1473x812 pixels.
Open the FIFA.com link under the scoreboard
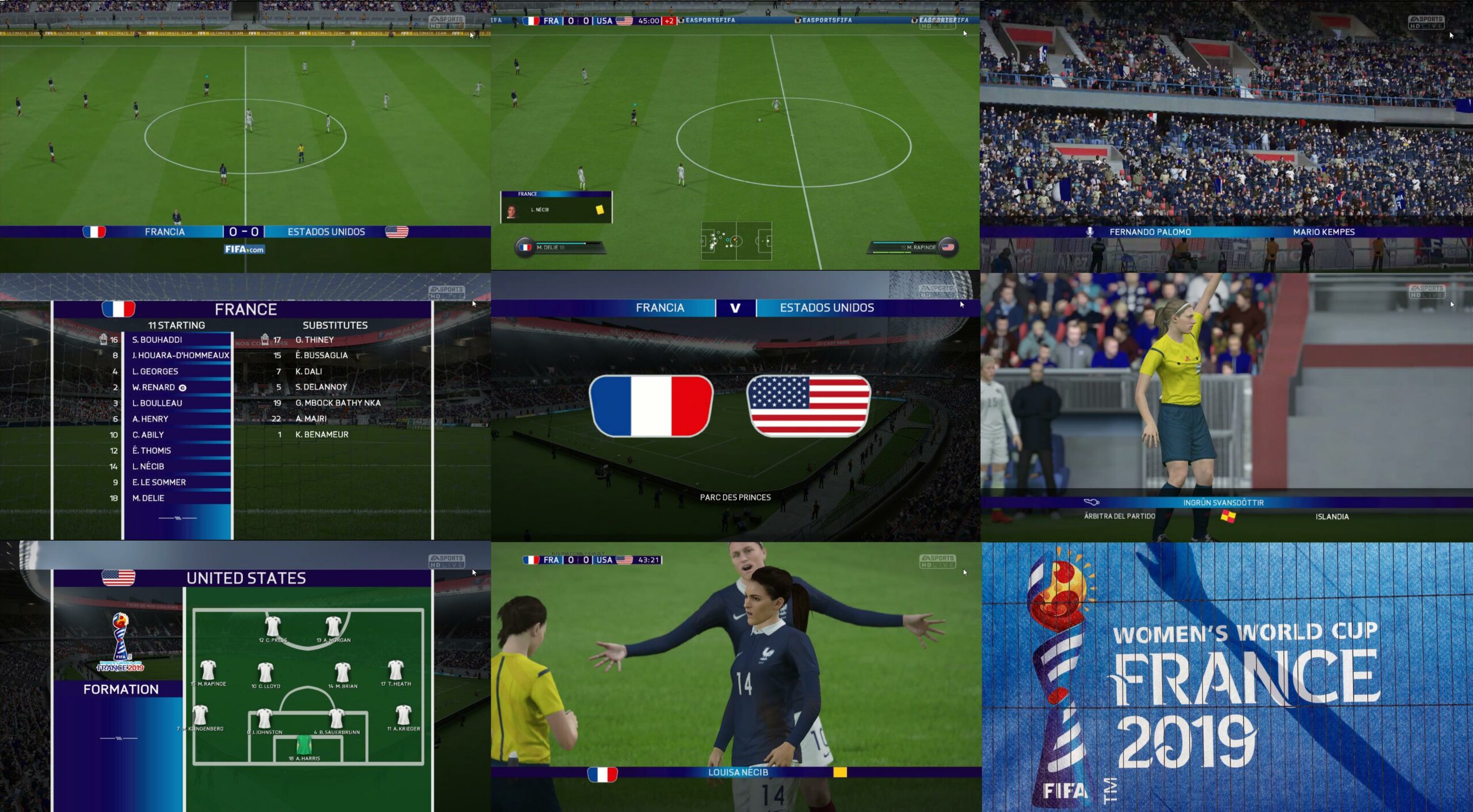pyautogui.click(x=245, y=250)
